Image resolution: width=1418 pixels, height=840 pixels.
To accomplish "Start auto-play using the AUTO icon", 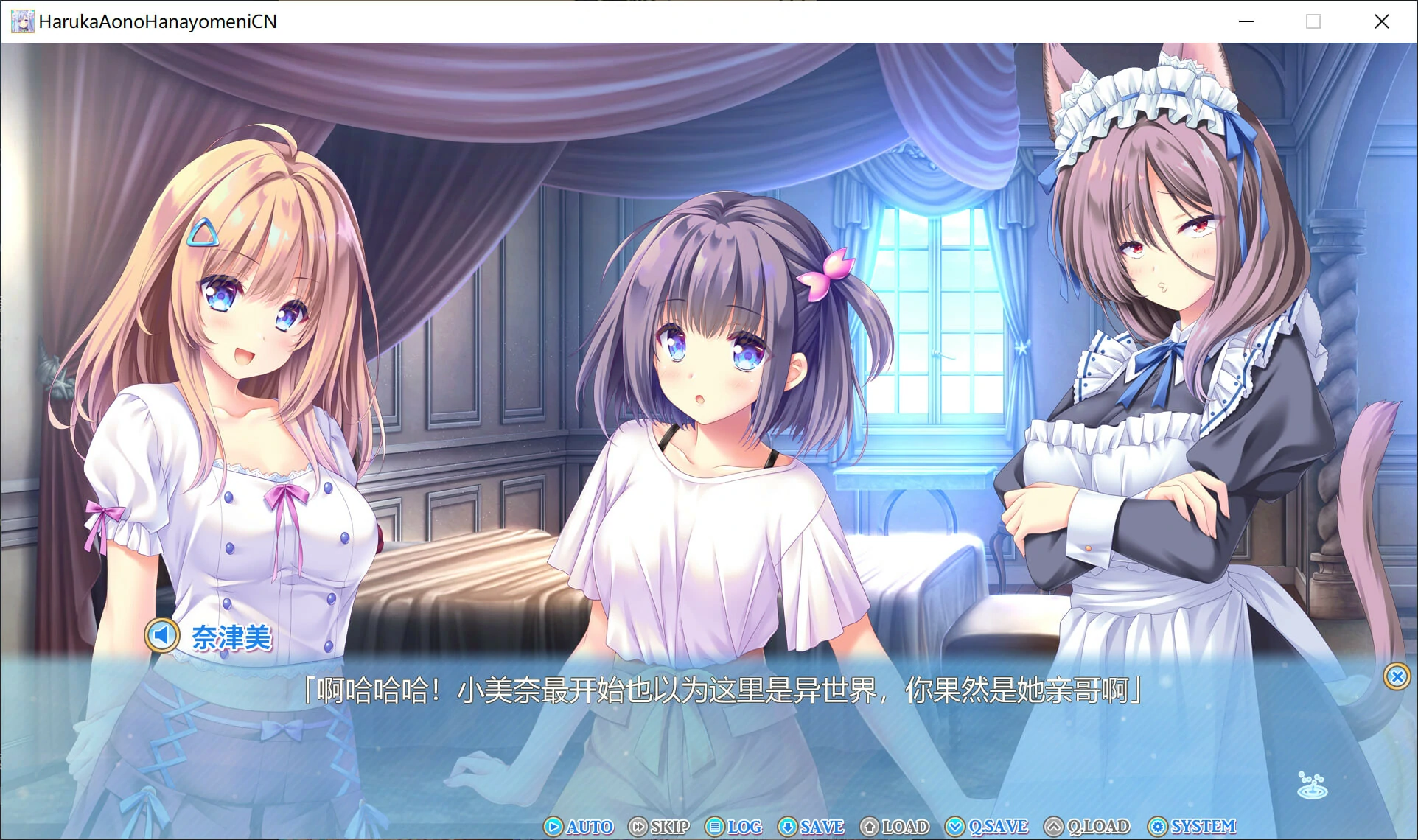I will (x=554, y=827).
